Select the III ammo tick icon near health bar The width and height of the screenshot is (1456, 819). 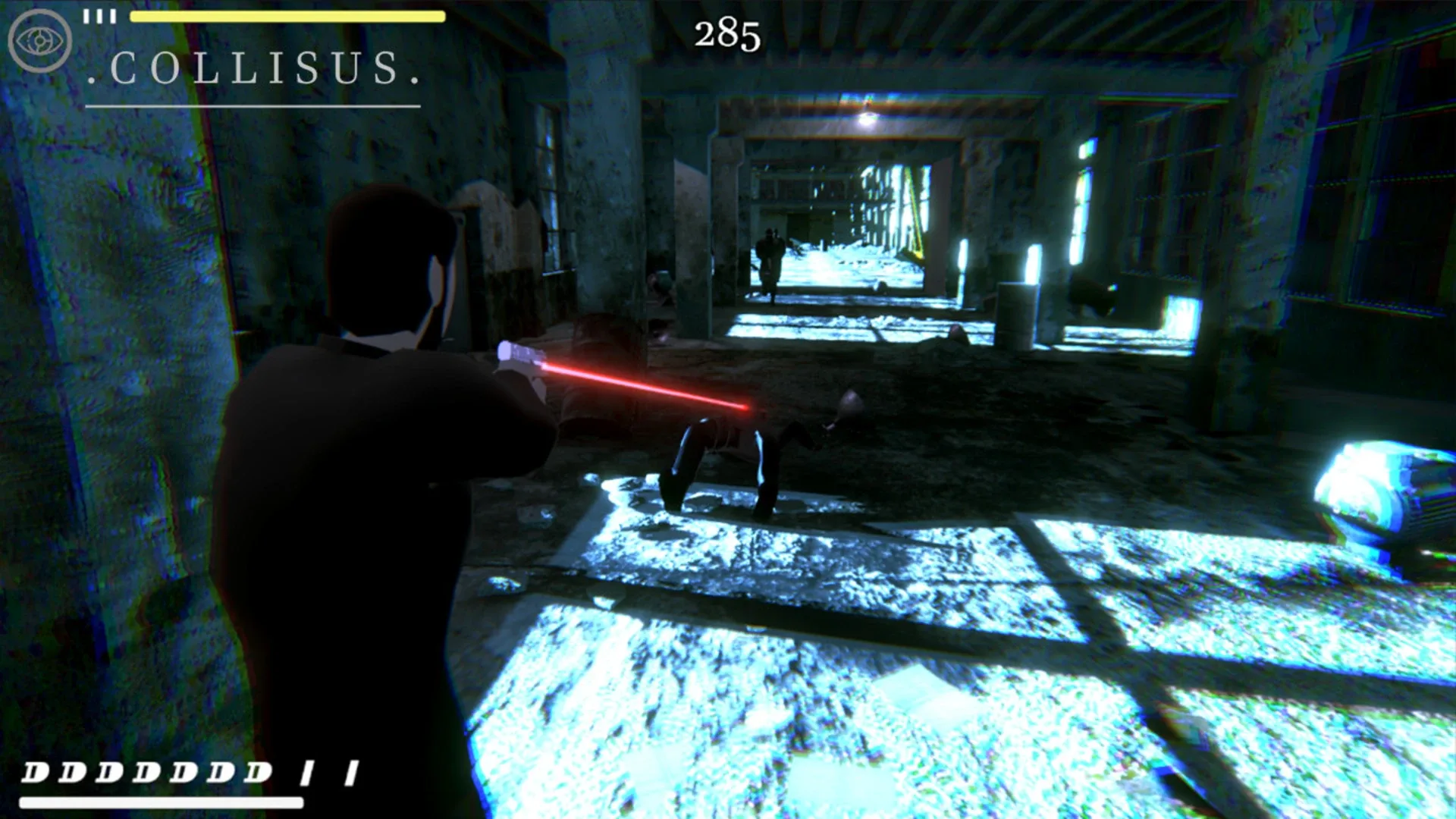click(99, 15)
